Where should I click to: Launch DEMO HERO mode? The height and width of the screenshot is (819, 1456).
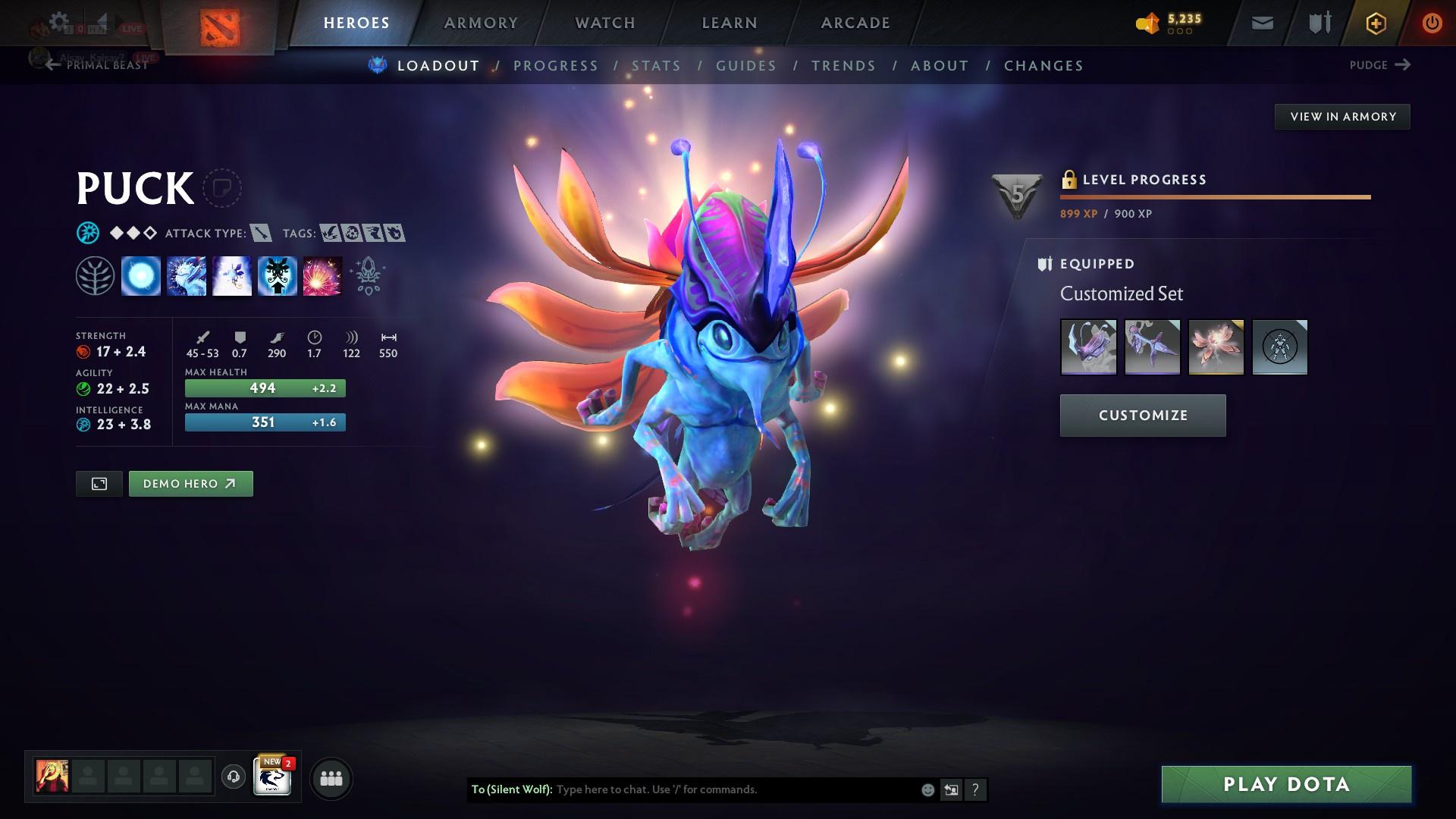point(190,483)
